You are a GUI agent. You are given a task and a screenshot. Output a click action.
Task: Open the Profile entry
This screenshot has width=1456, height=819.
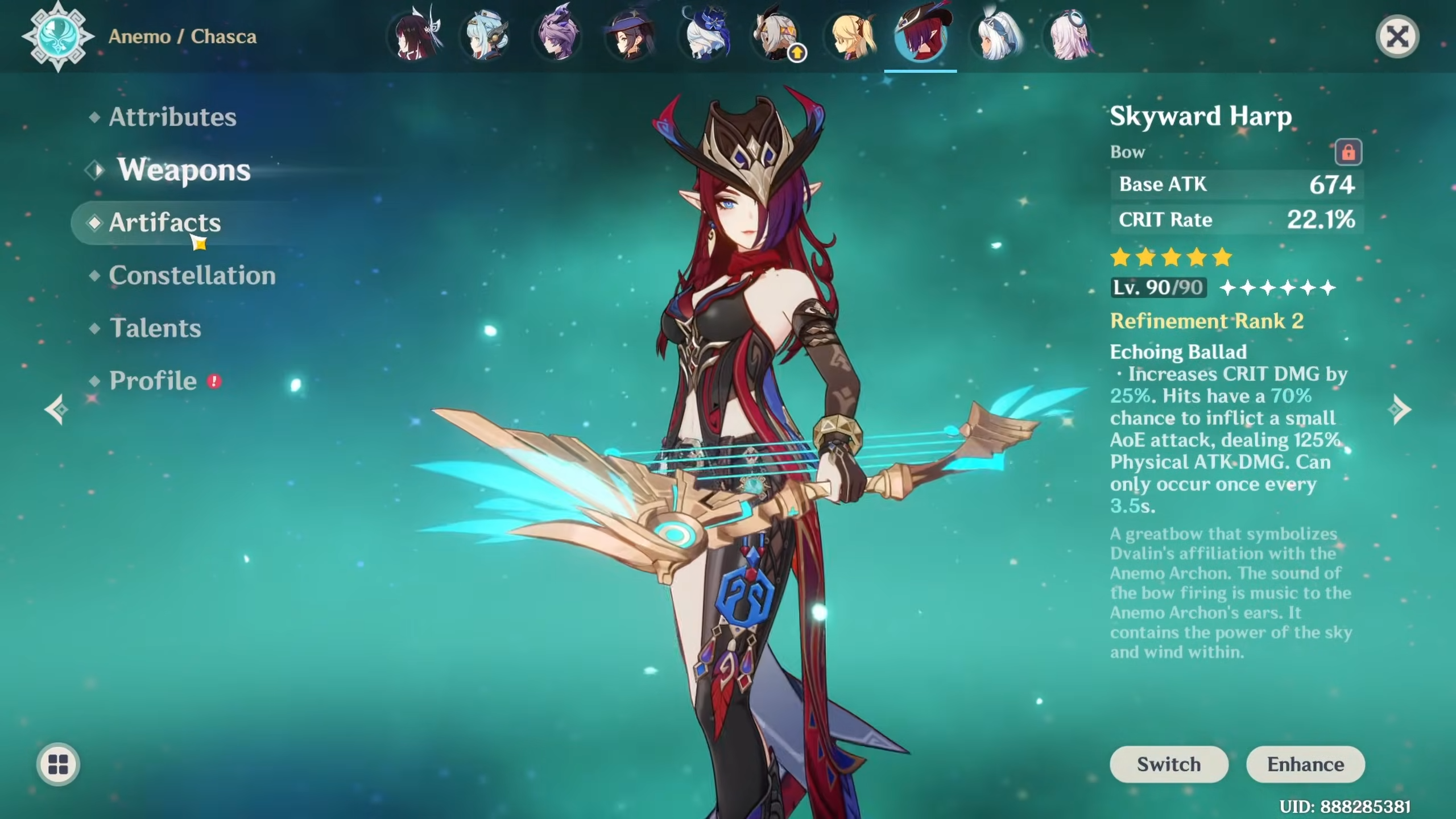[153, 380]
